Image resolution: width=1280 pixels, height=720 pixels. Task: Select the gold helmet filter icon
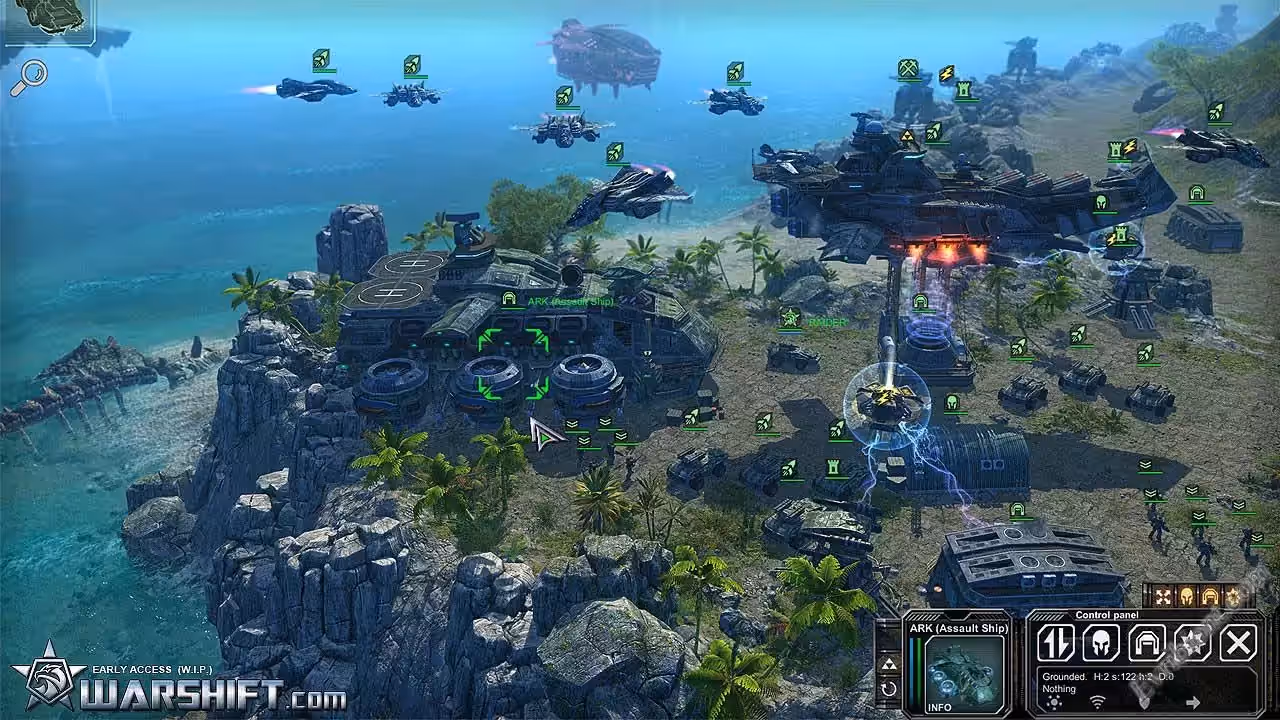(x=1186, y=597)
